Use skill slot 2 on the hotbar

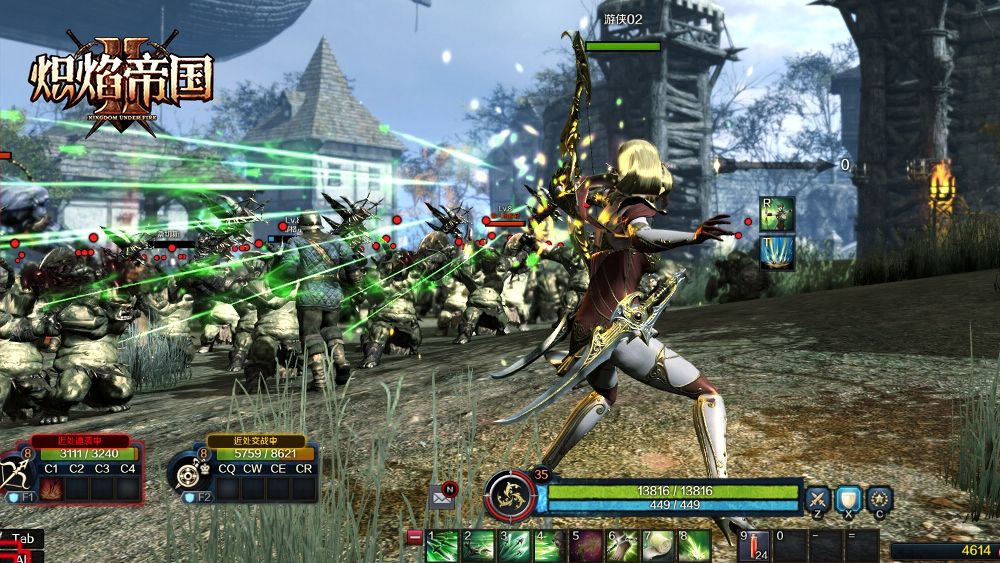pyautogui.click(x=479, y=546)
